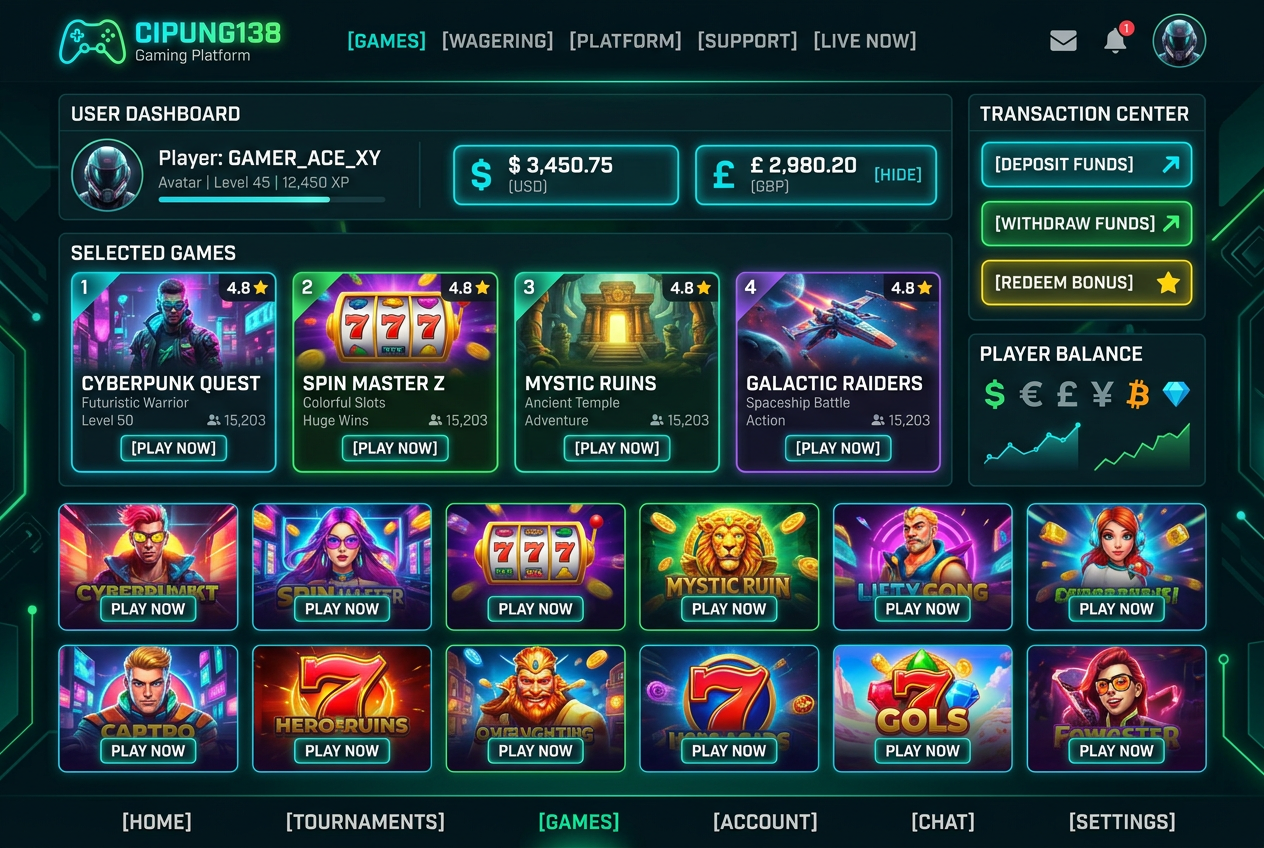1264x848 pixels.
Task: Go to Settings in the bottom bar
Action: click(x=1122, y=822)
